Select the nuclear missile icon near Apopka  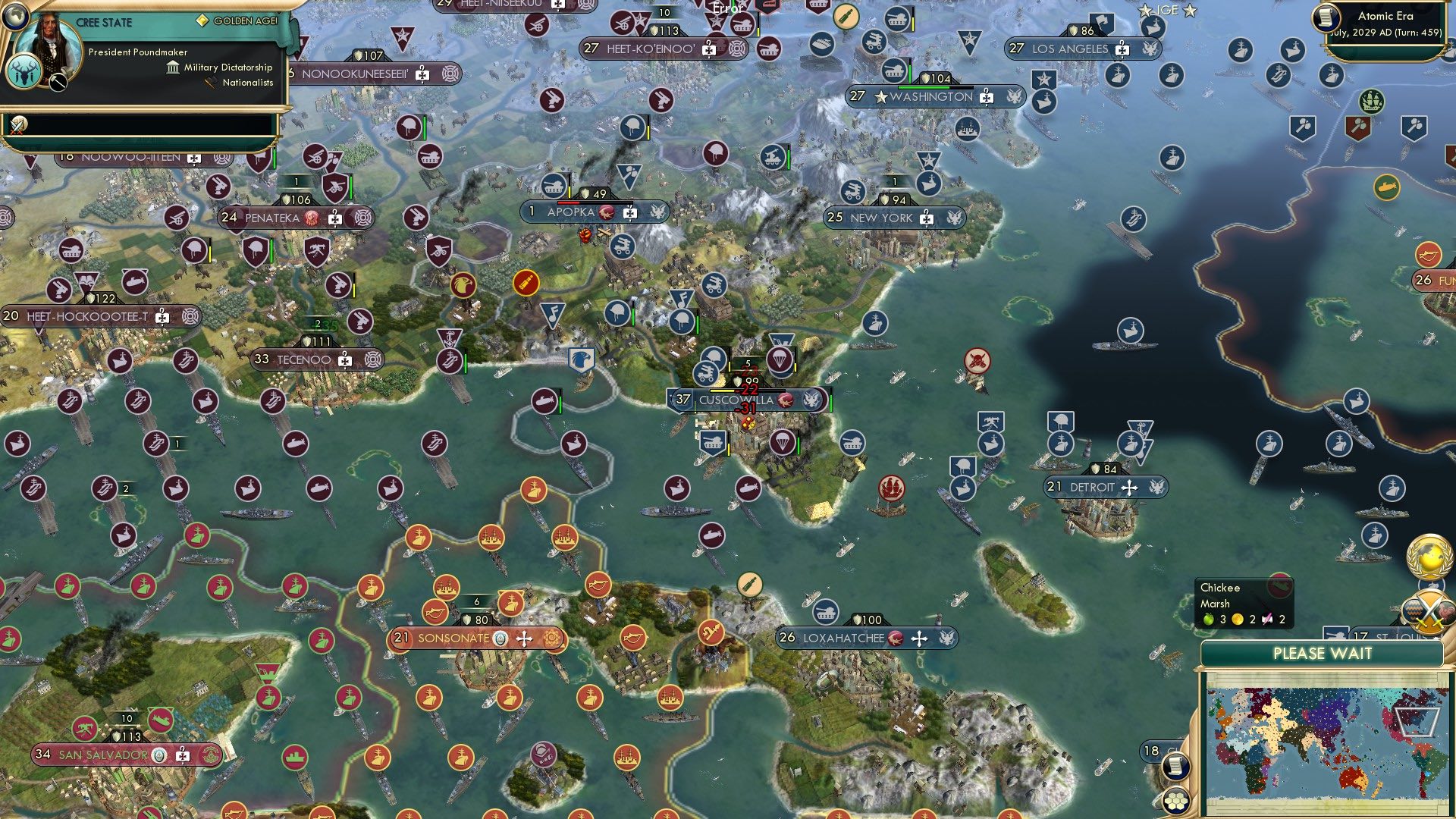click(x=526, y=282)
